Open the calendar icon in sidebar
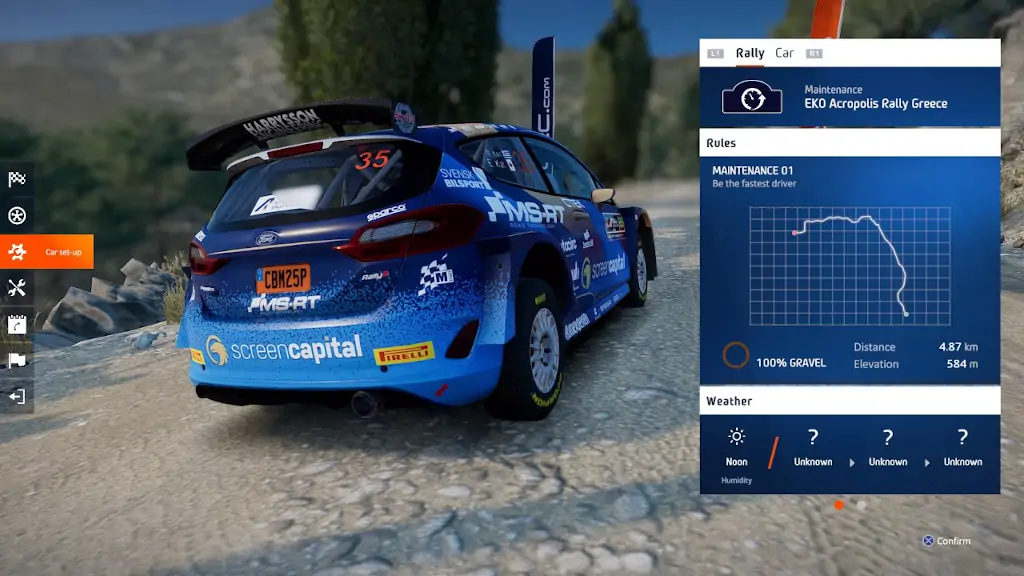 coord(17,324)
